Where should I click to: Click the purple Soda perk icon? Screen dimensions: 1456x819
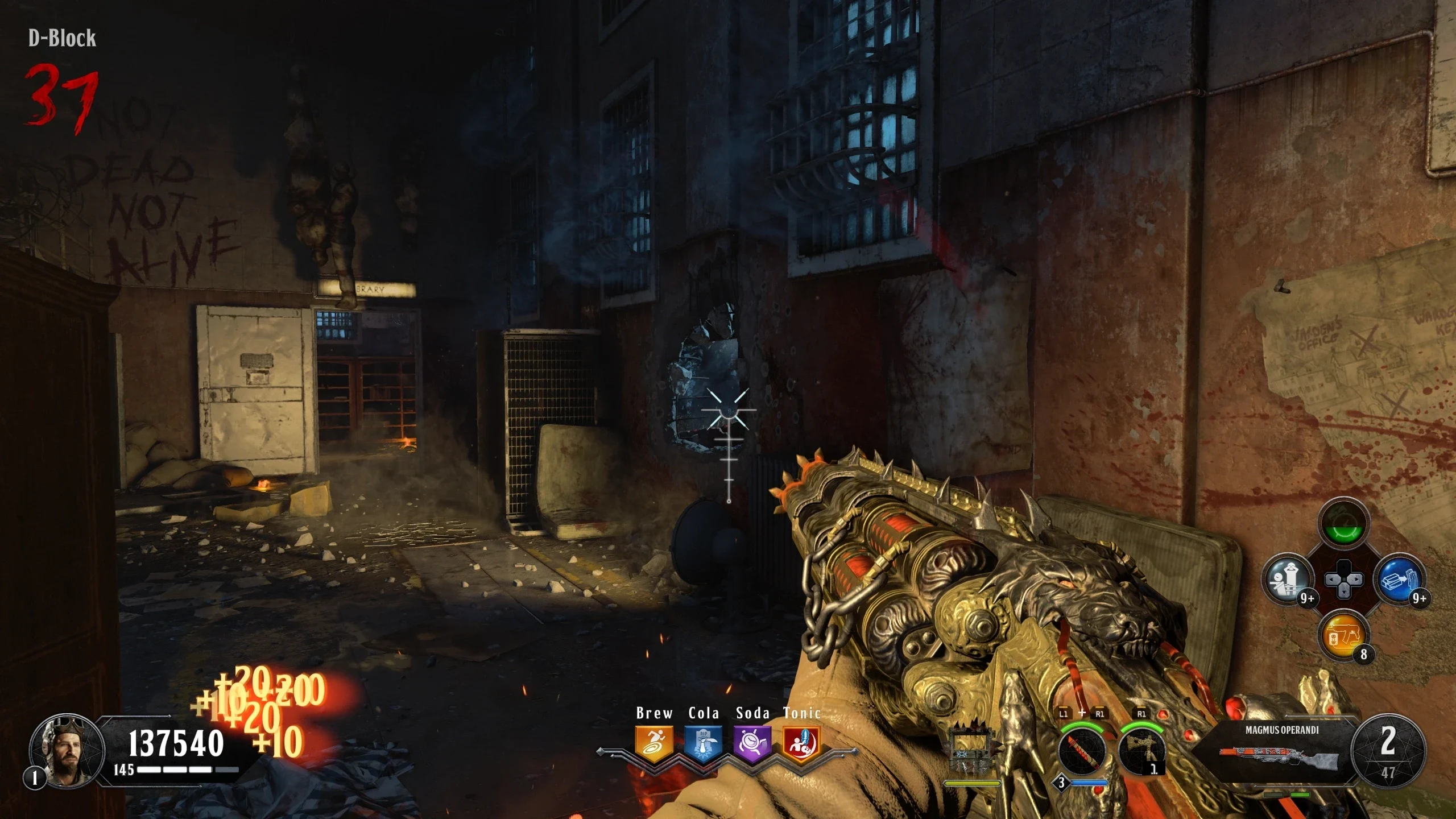pos(752,744)
